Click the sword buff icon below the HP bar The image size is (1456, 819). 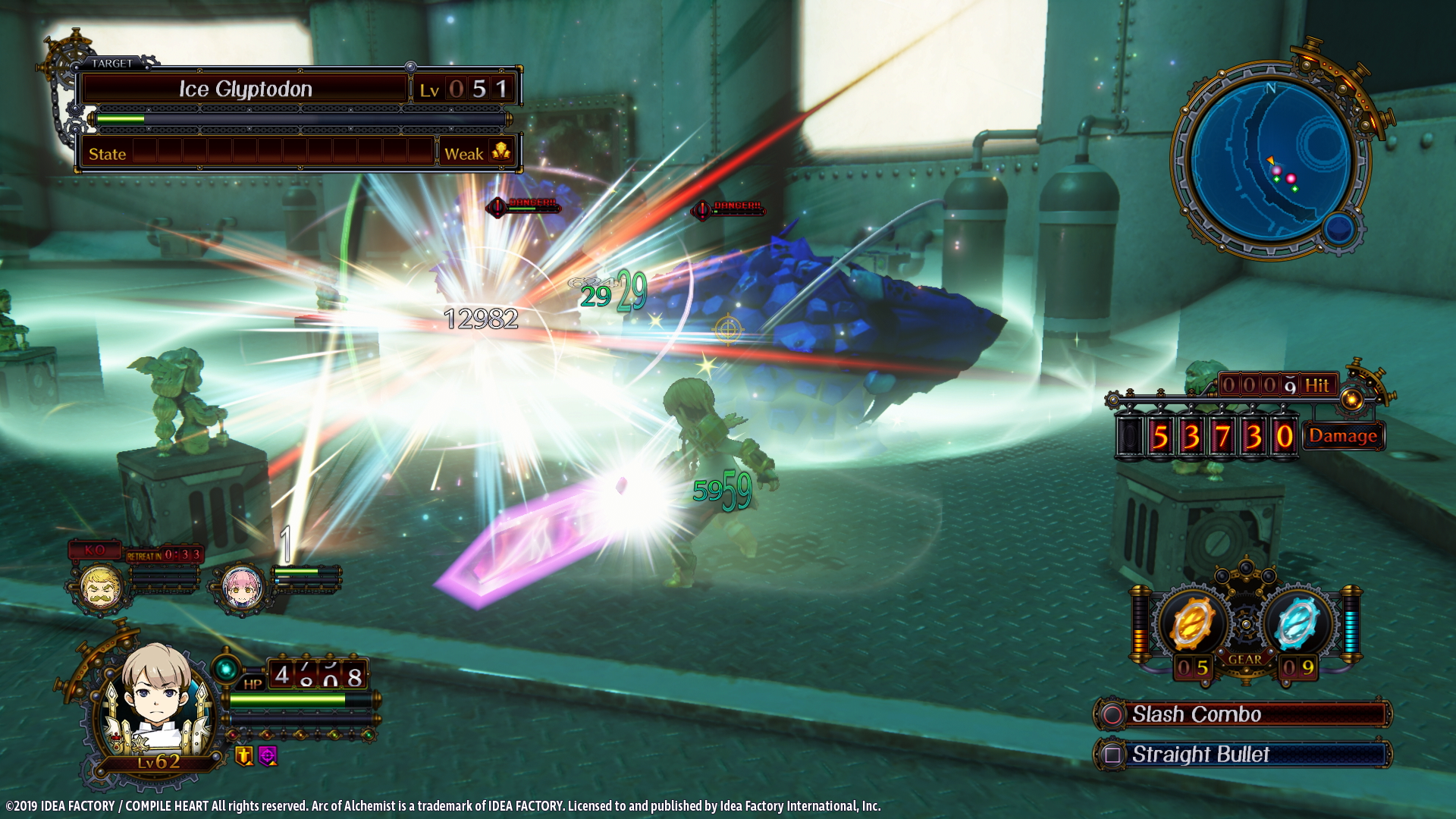point(244,757)
